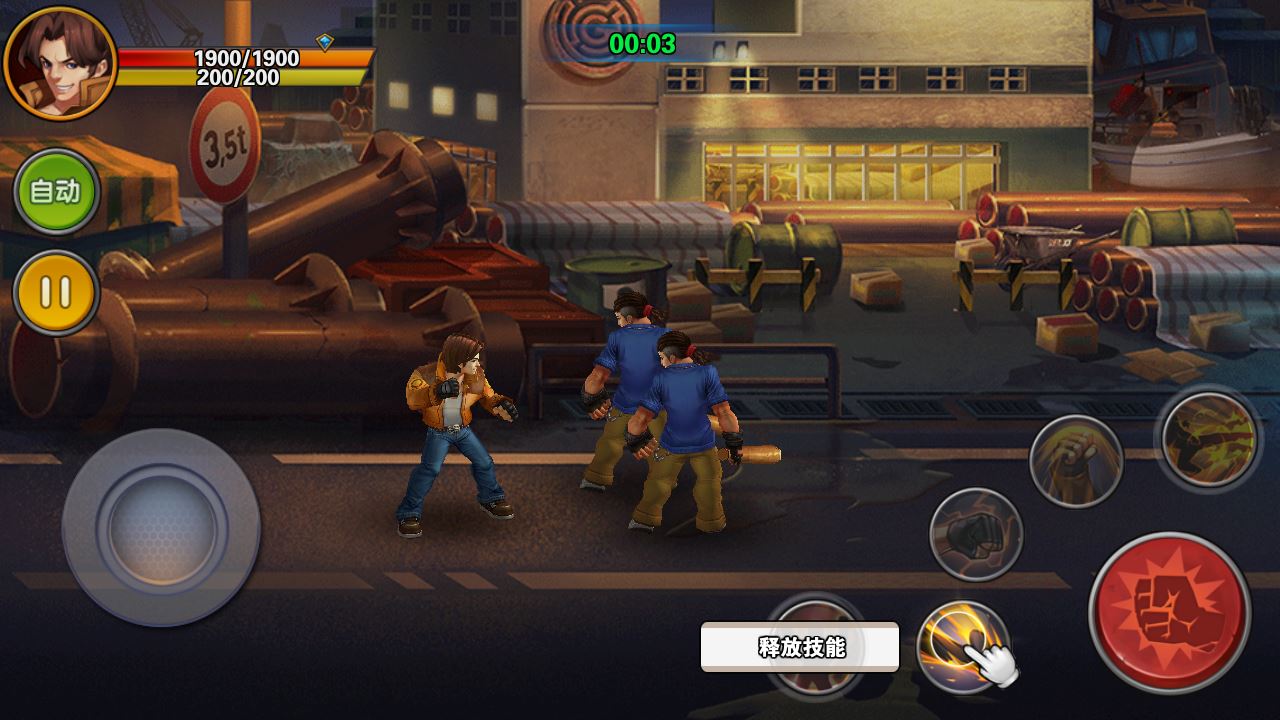Release the highlighted flaming skill under the pointing hand

click(x=961, y=645)
